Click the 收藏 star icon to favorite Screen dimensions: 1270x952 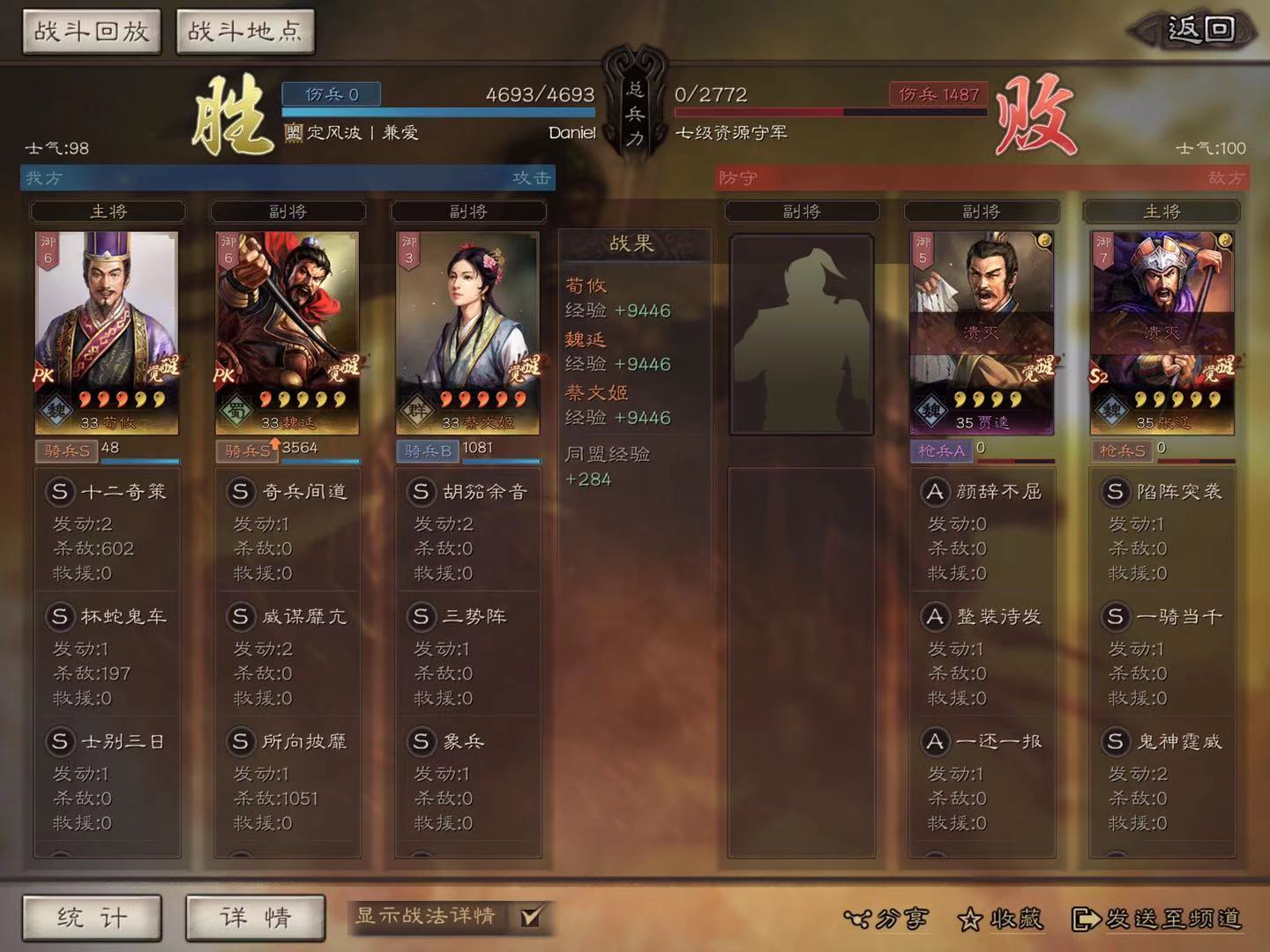click(971, 920)
